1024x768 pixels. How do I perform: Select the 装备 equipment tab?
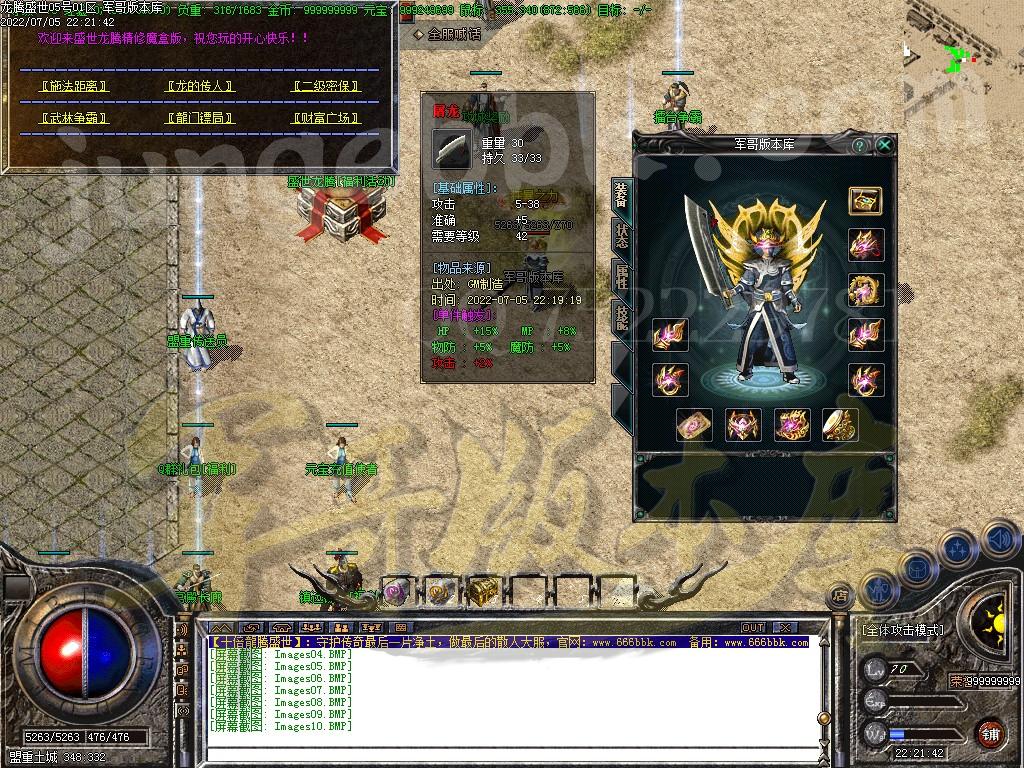[x=622, y=196]
